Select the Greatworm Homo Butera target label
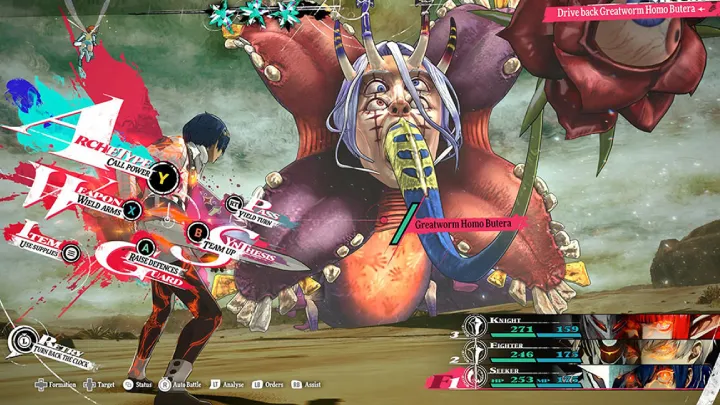The image size is (720, 405). point(462,224)
